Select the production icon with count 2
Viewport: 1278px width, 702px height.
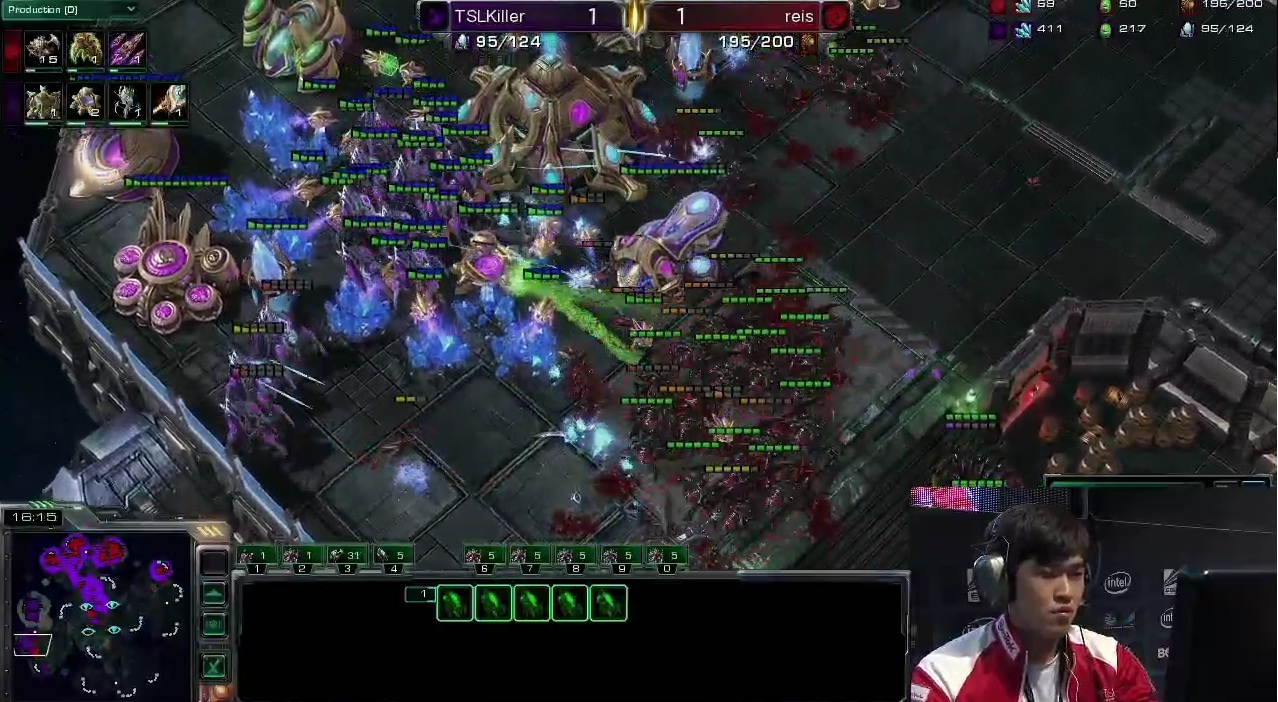85,102
